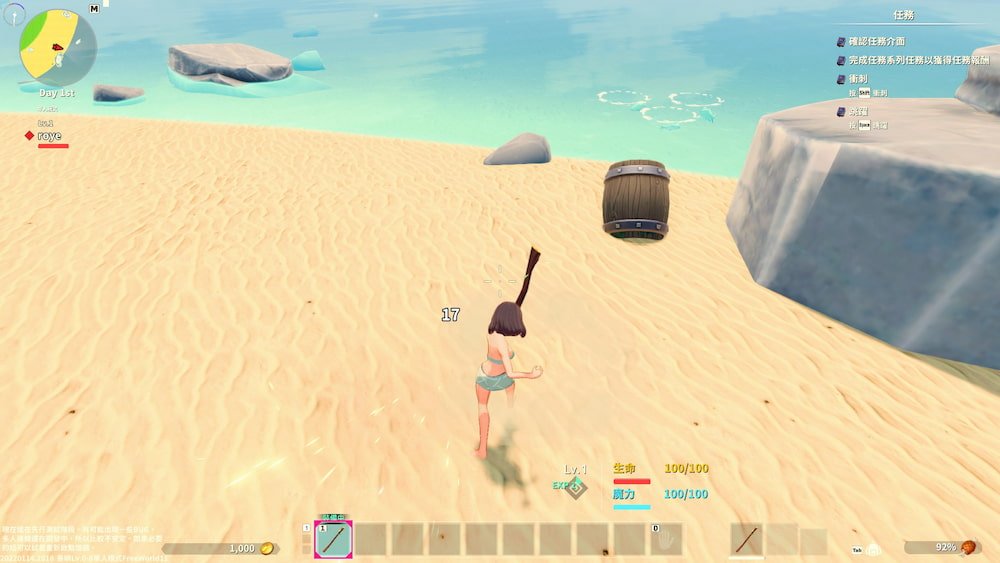Click the 任務 quest panel header
This screenshot has height=563, width=1000.
(x=903, y=15)
